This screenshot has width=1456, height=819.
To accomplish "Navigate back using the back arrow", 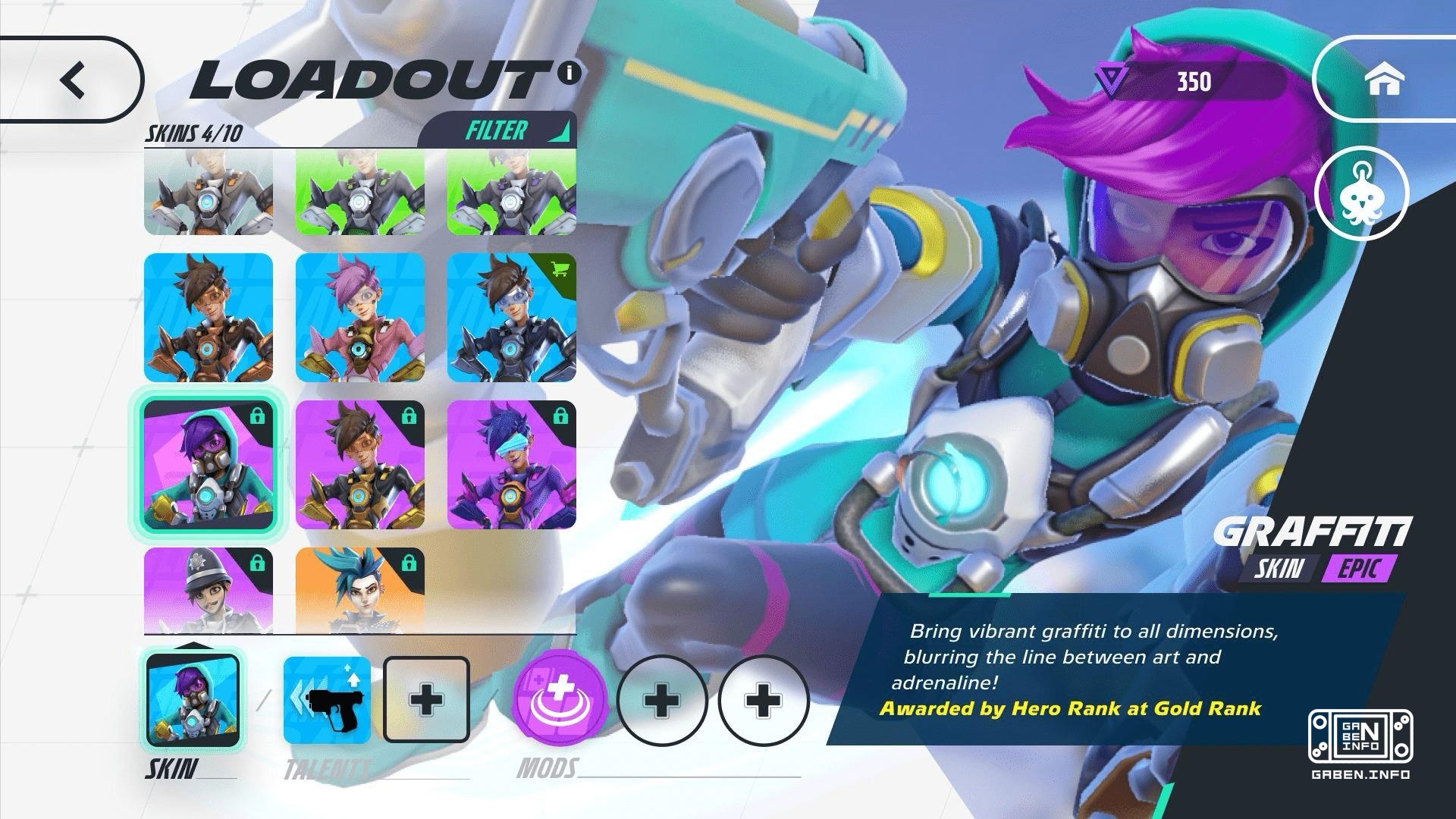I will 74,79.
